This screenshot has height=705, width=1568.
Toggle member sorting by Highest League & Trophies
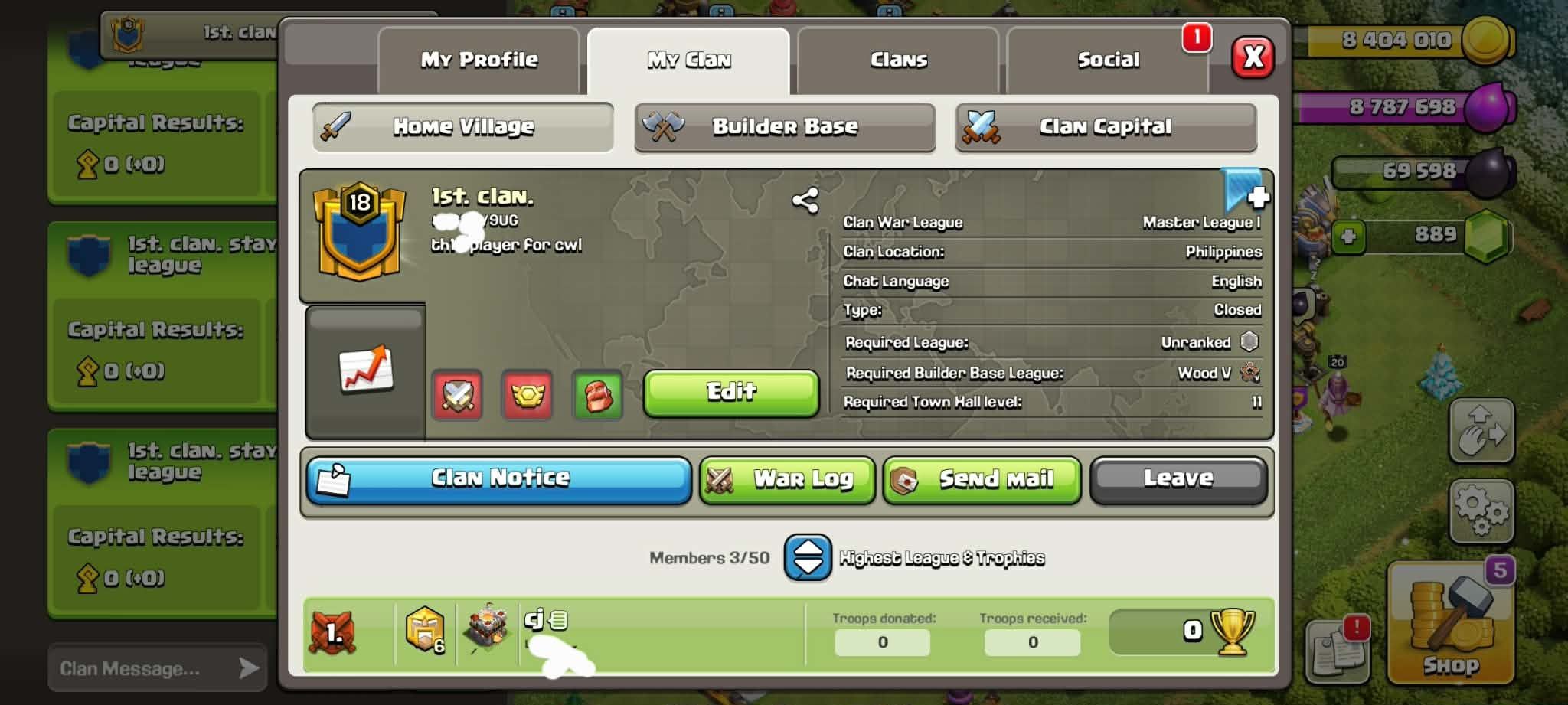pyautogui.click(x=808, y=557)
